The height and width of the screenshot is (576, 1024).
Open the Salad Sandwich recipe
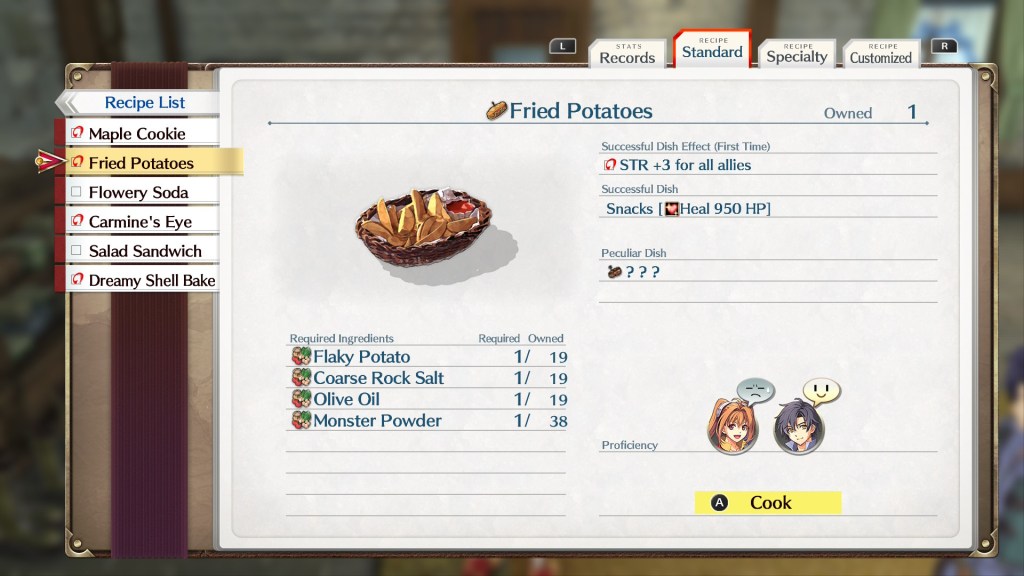144,251
